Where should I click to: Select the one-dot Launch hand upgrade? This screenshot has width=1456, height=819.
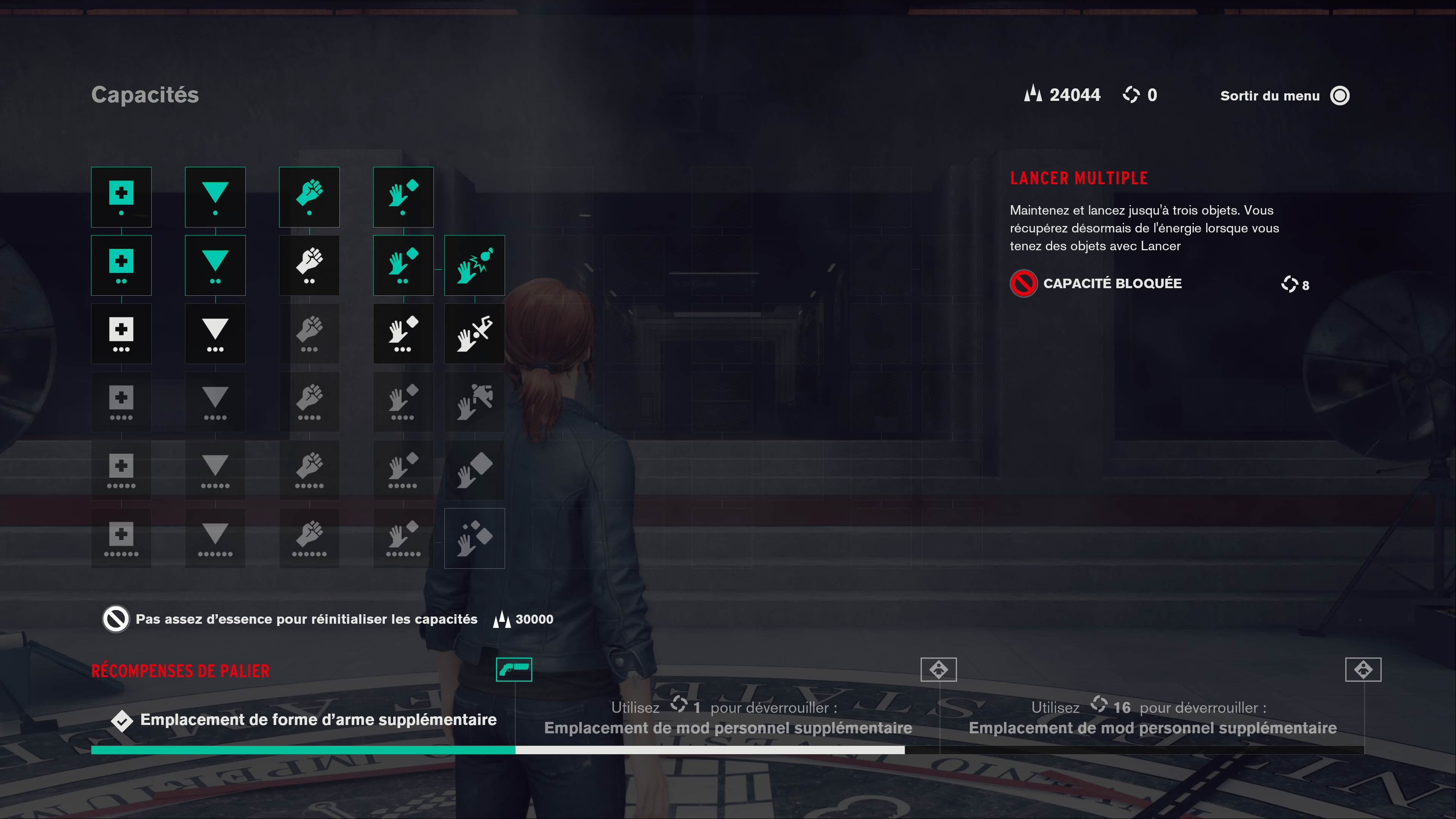coord(403,197)
